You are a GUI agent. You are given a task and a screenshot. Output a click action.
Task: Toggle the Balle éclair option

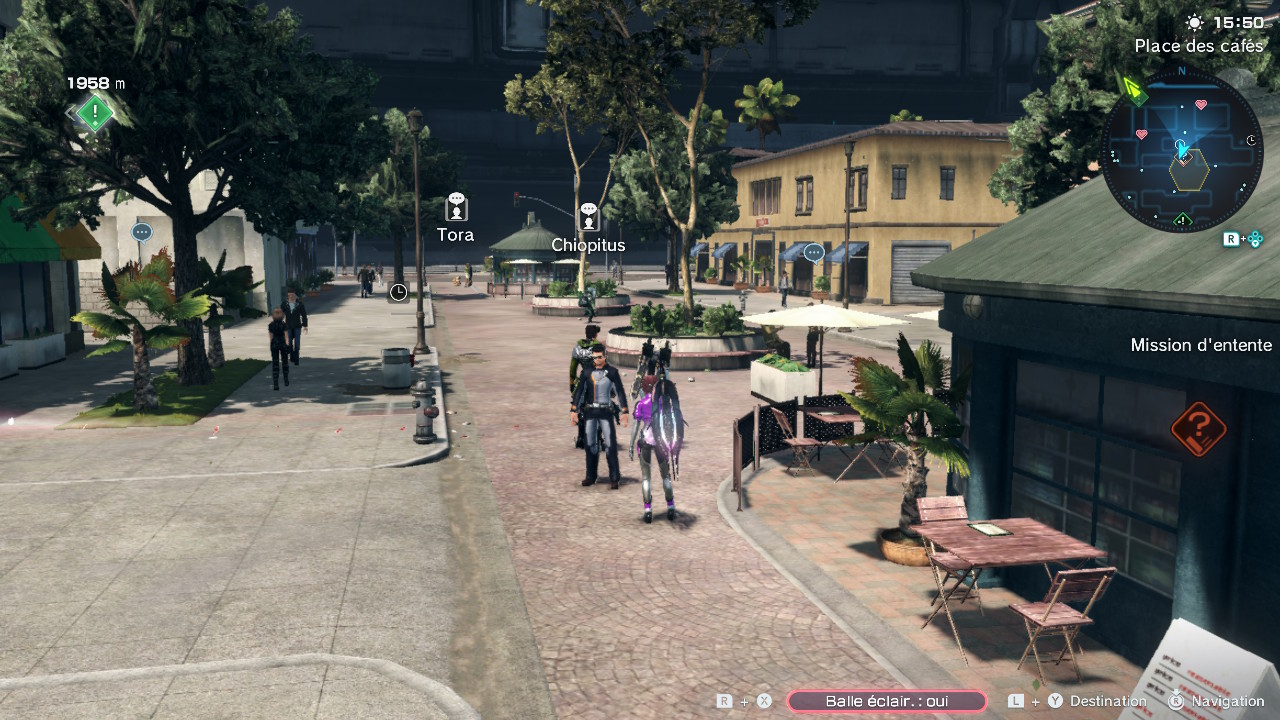coord(886,701)
